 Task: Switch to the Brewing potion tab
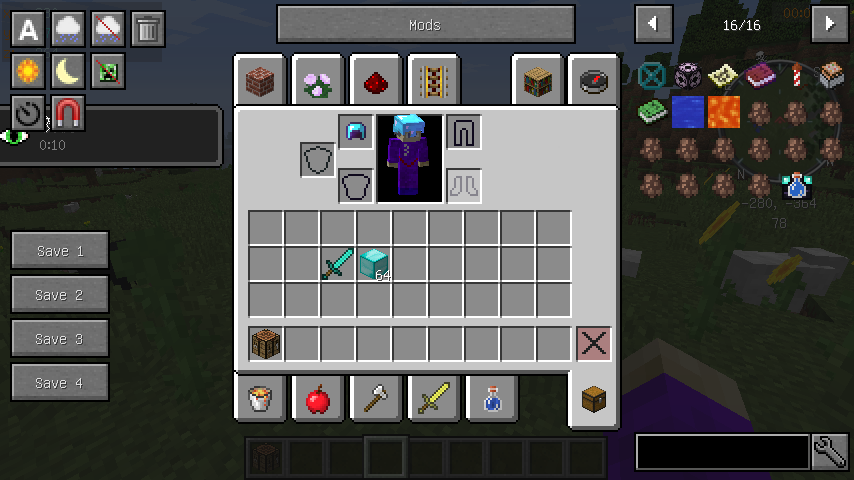click(491, 399)
